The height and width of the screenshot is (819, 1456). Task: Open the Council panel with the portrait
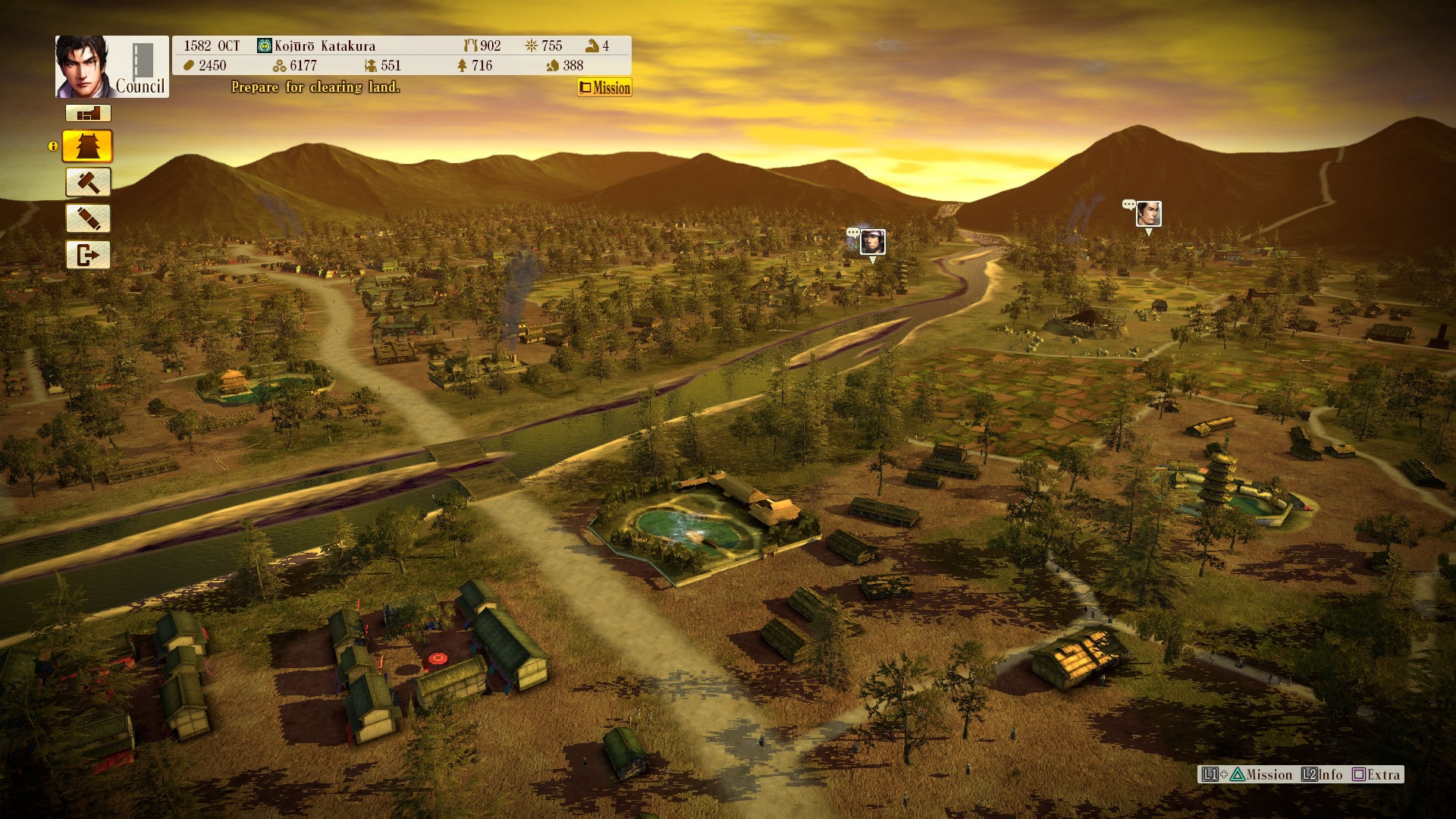[x=111, y=67]
